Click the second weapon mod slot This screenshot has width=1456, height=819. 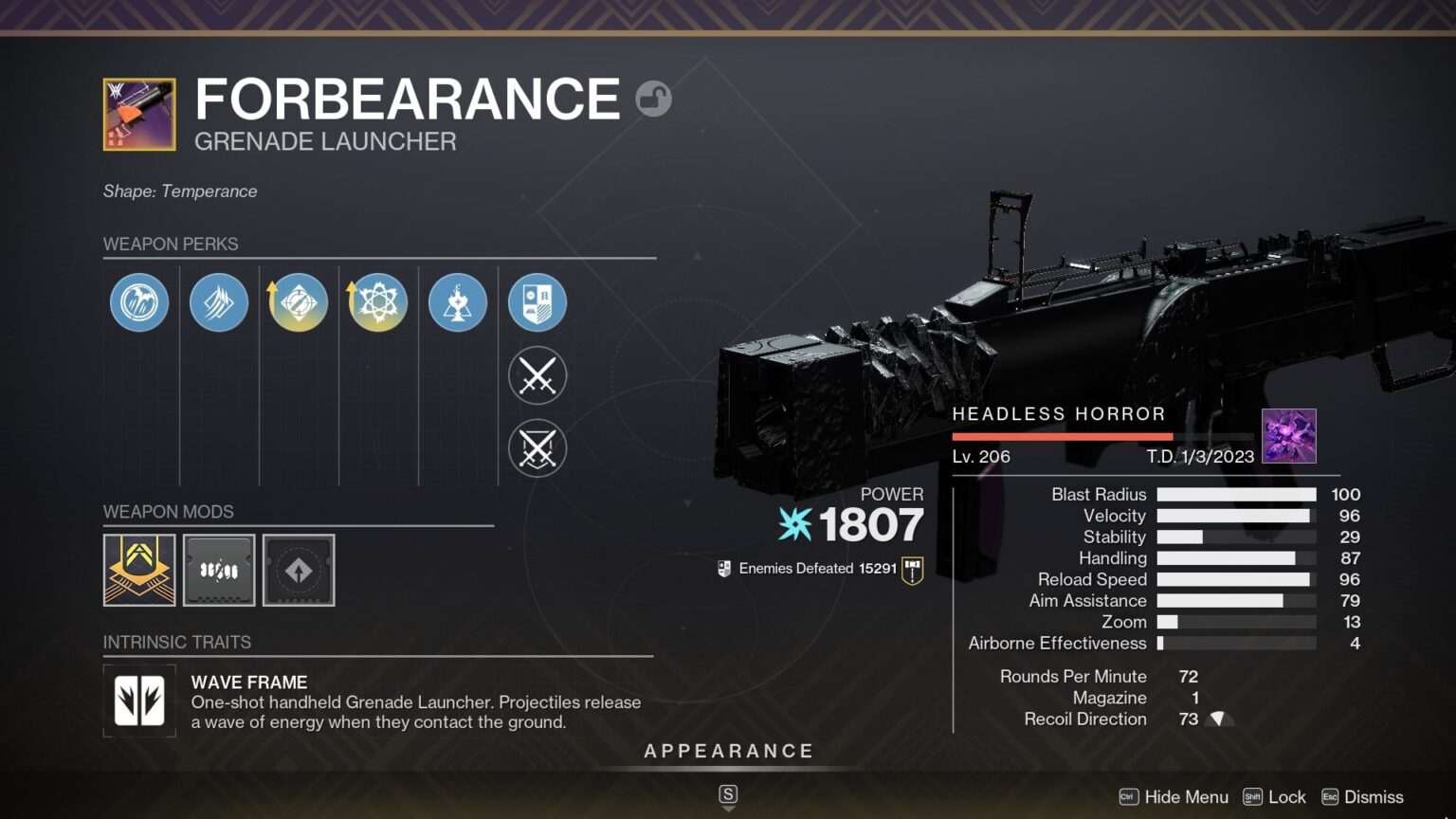219,570
